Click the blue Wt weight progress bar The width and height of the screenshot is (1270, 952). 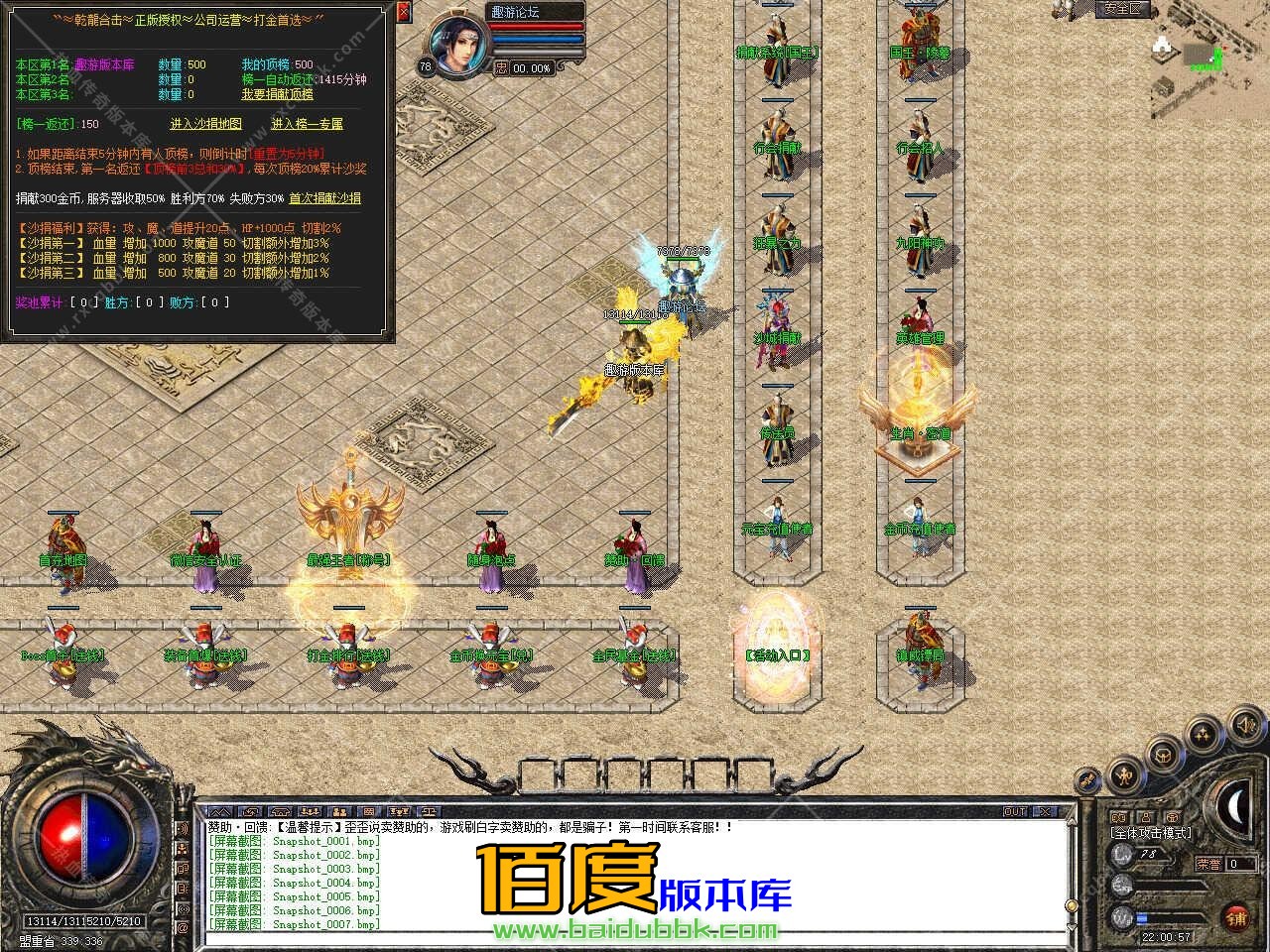(1141, 916)
